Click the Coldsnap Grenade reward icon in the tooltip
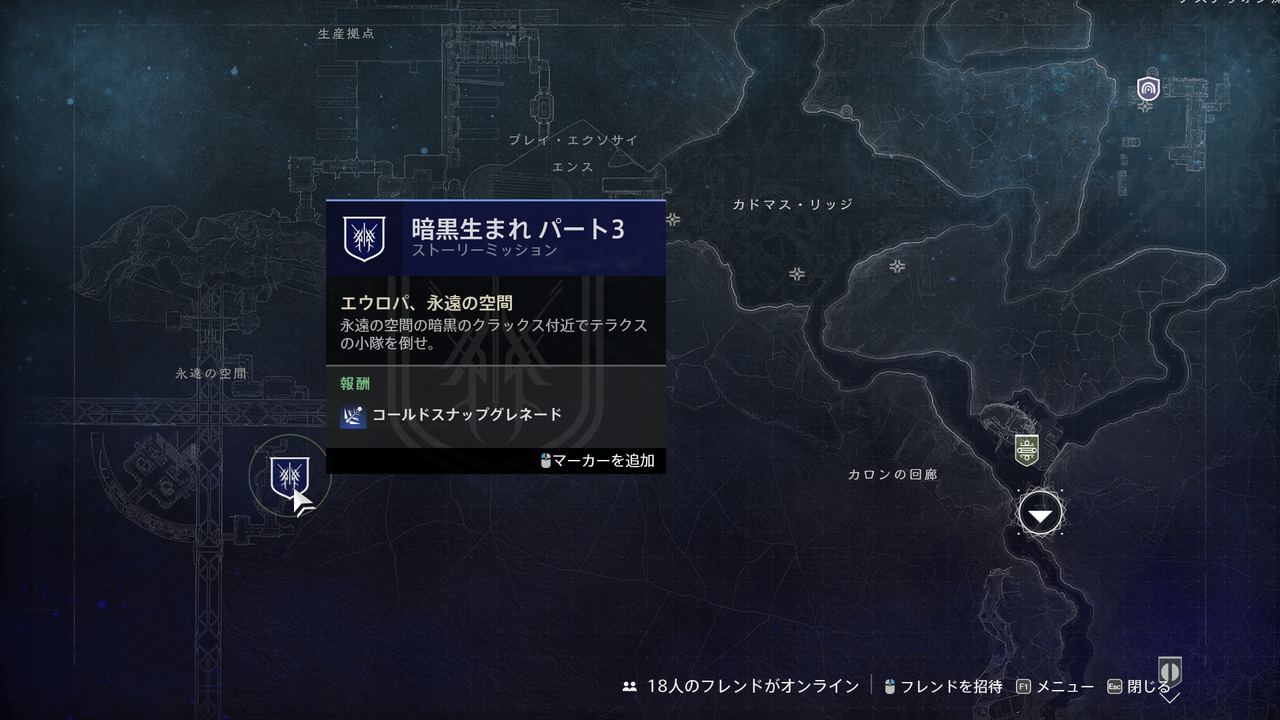The image size is (1280, 720). (356, 414)
